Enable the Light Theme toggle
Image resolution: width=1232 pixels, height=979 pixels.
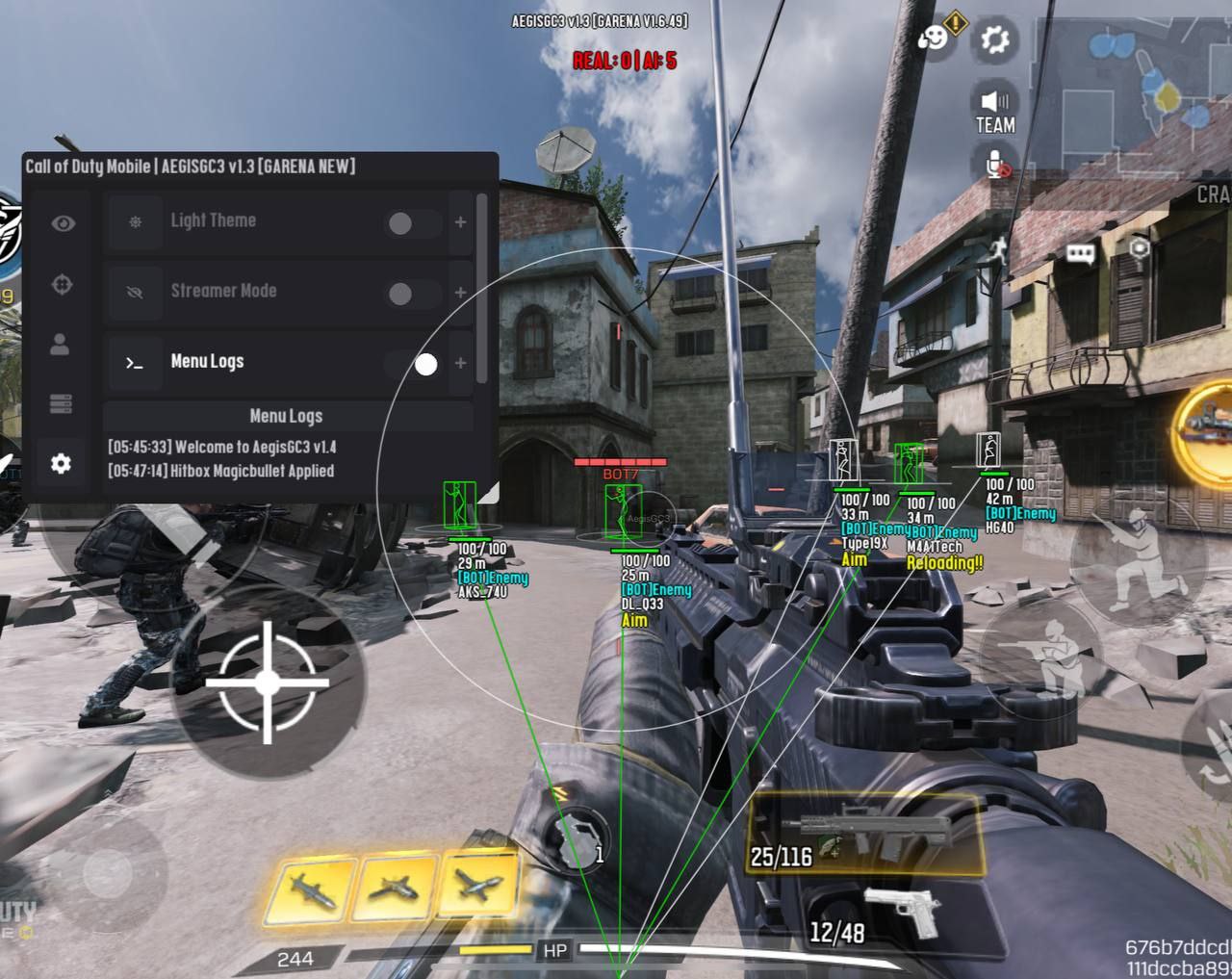pyautogui.click(x=413, y=223)
